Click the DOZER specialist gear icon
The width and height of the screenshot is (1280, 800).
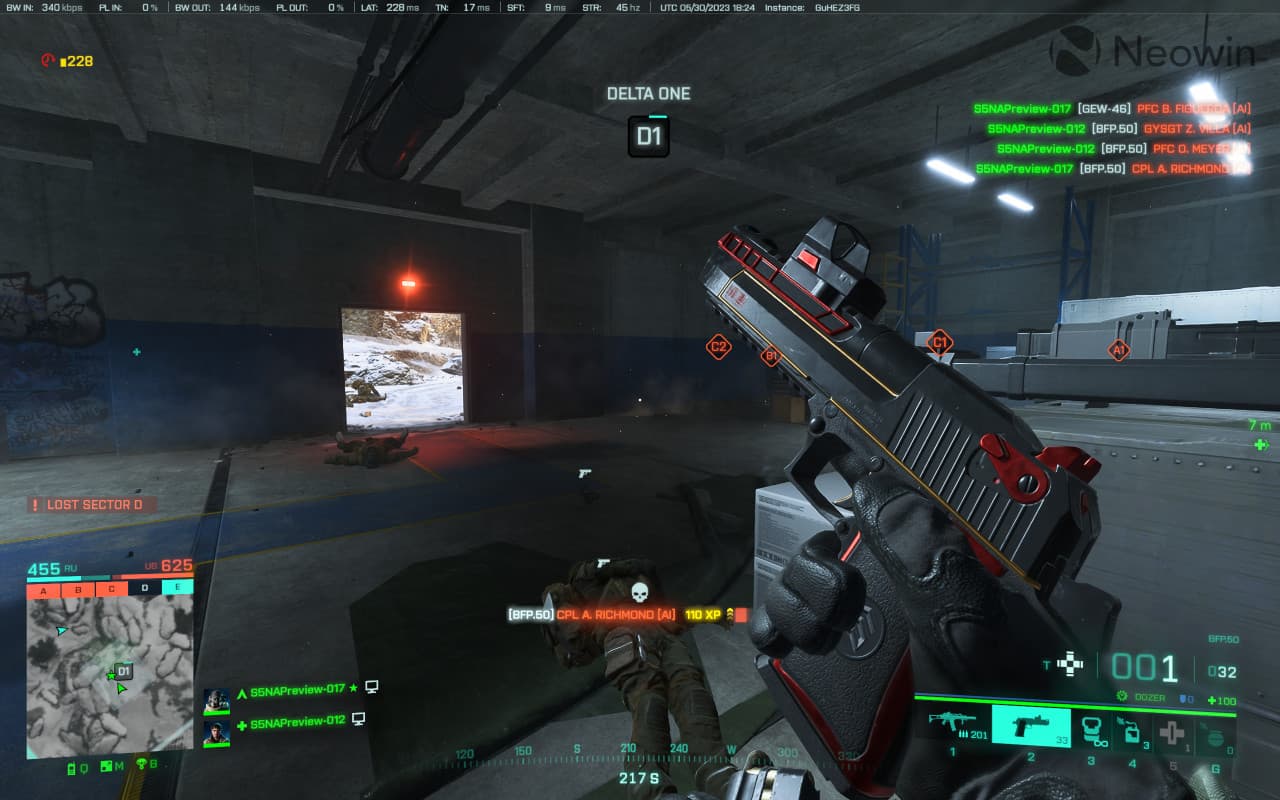pyautogui.click(x=1122, y=696)
